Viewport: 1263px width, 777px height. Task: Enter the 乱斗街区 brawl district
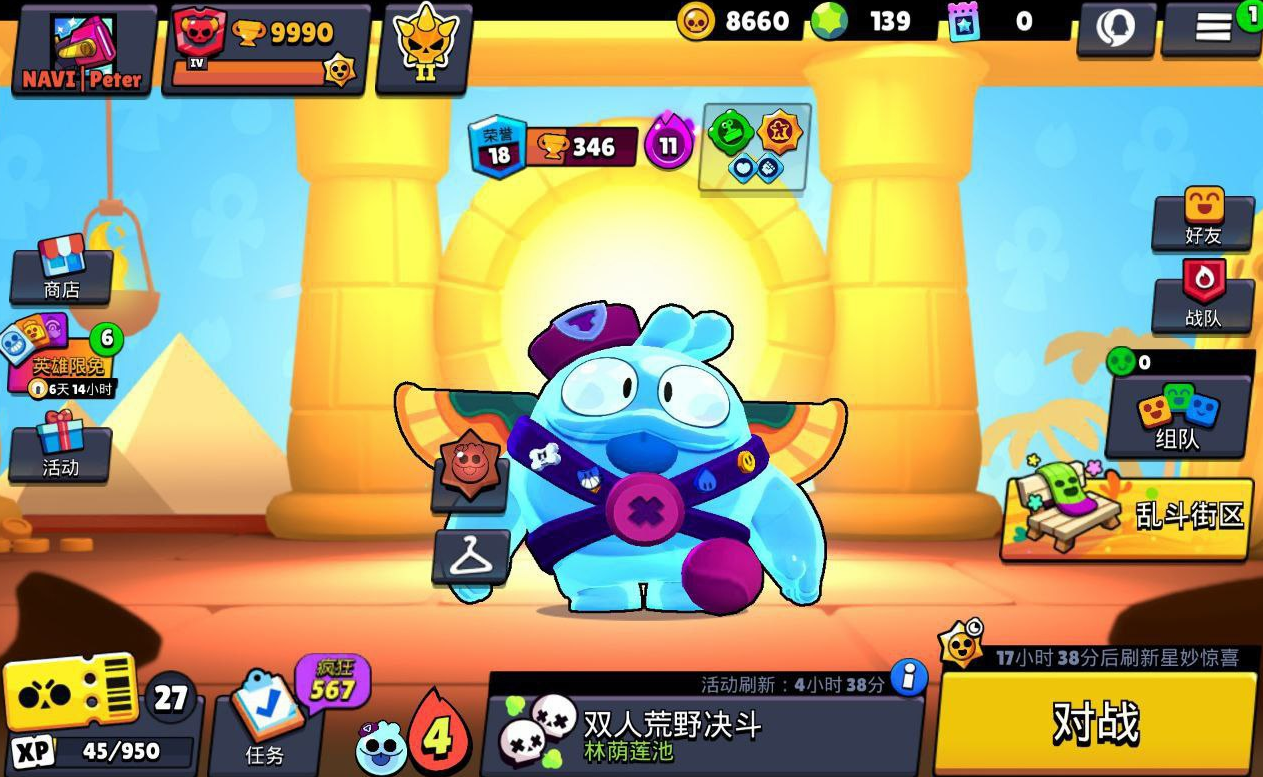tap(1127, 516)
